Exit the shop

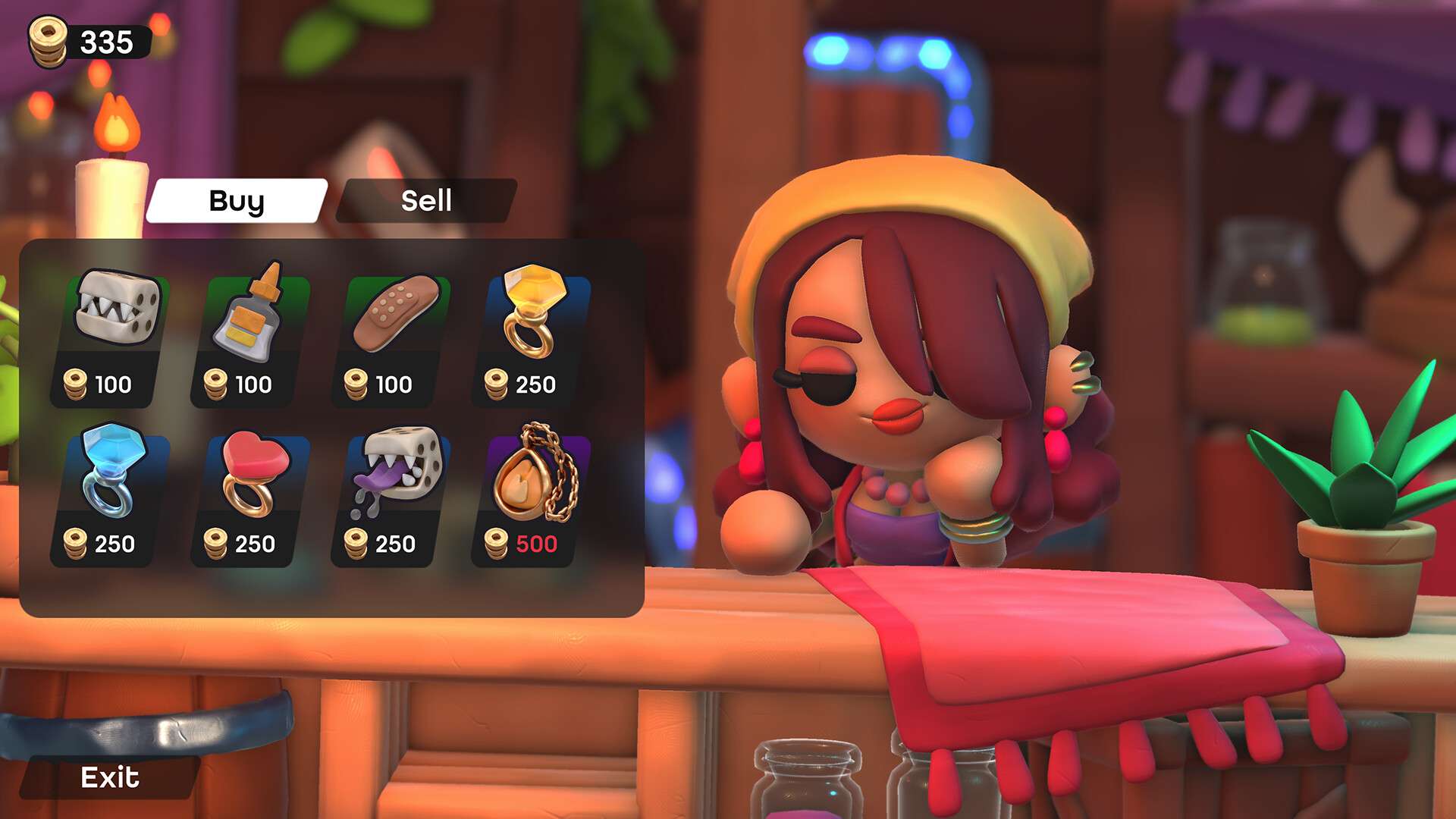pos(110,777)
